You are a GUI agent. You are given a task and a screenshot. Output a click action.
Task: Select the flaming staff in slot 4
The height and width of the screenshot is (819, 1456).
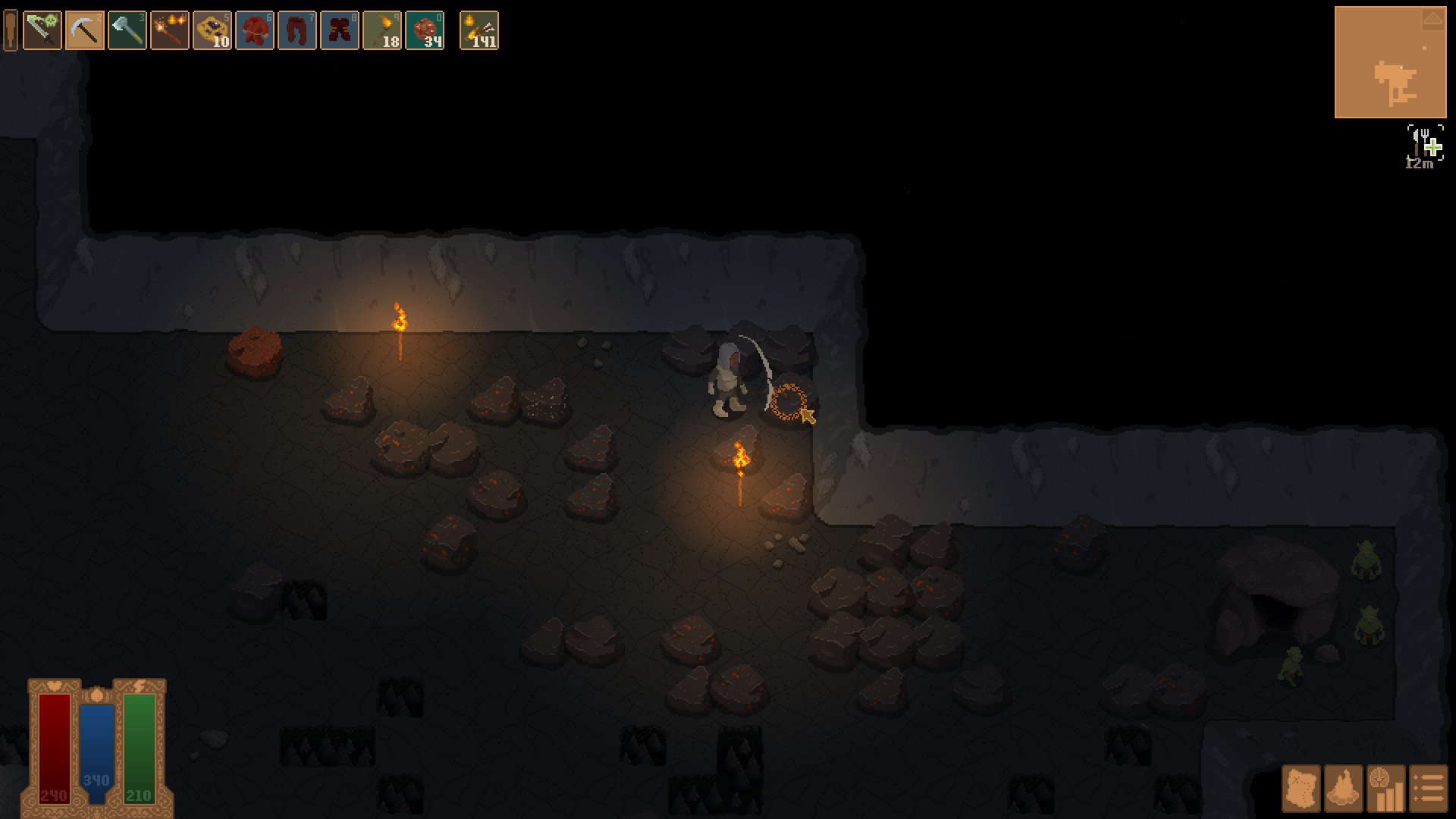(x=168, y=32)
